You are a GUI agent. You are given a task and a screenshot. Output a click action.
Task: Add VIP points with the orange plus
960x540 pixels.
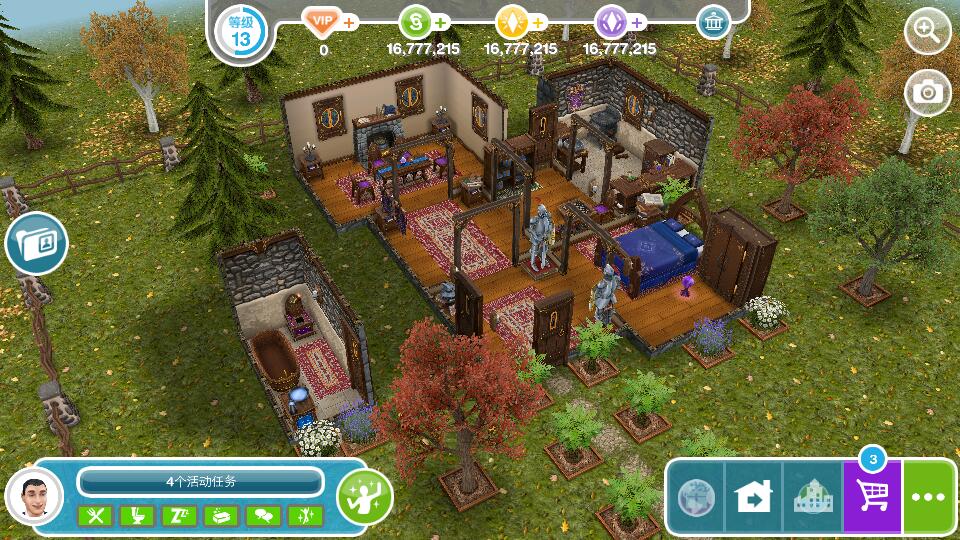[350, 21]
